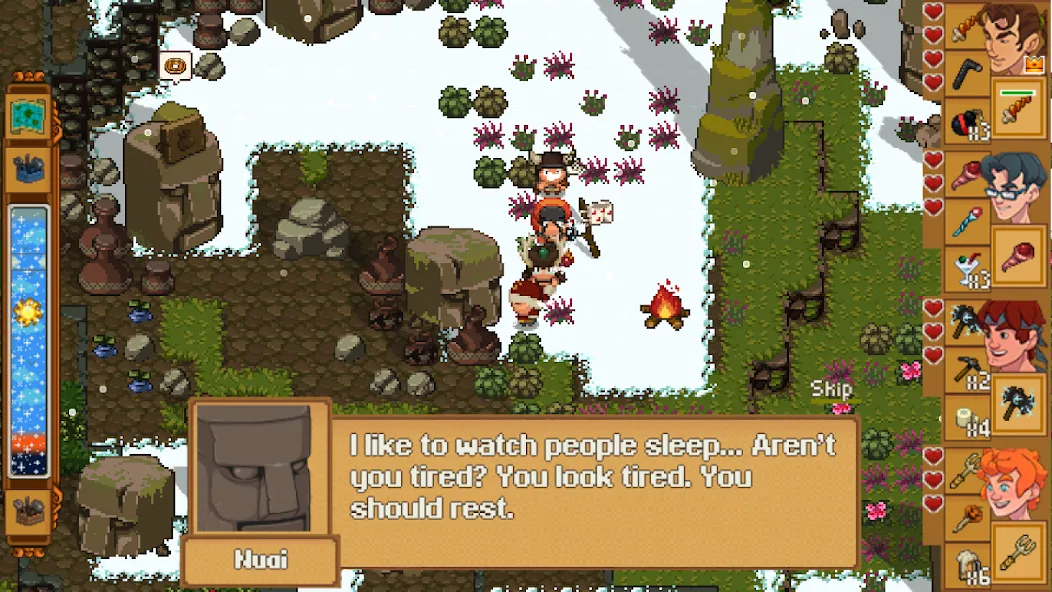The image size is (1052, 592).
Task: Use the cocktail glass item x3
Action: coord(966,267)
